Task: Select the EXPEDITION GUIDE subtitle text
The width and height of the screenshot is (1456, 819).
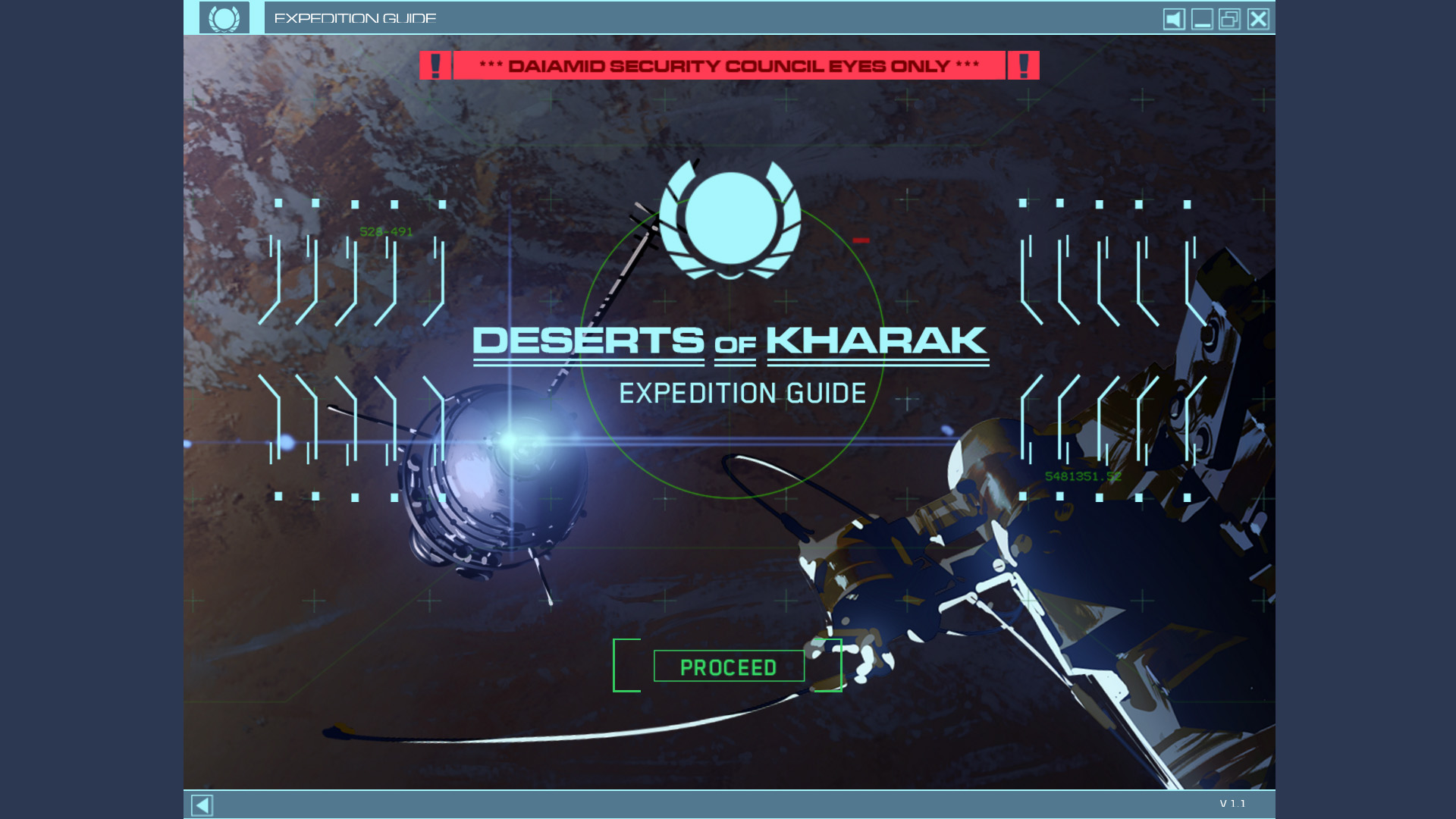Action: [x=742, y=393]
